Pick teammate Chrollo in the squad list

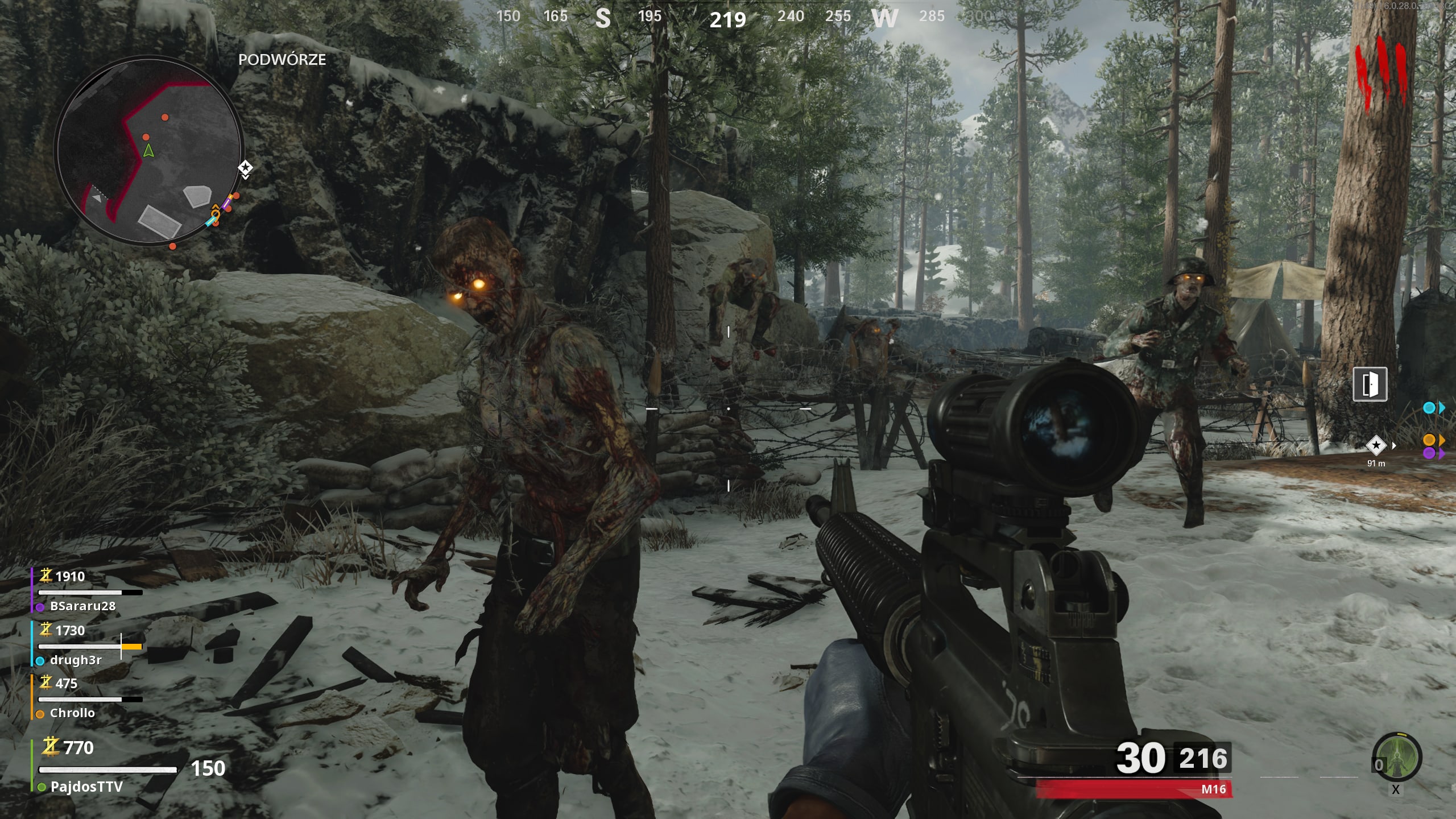[72, 713]
